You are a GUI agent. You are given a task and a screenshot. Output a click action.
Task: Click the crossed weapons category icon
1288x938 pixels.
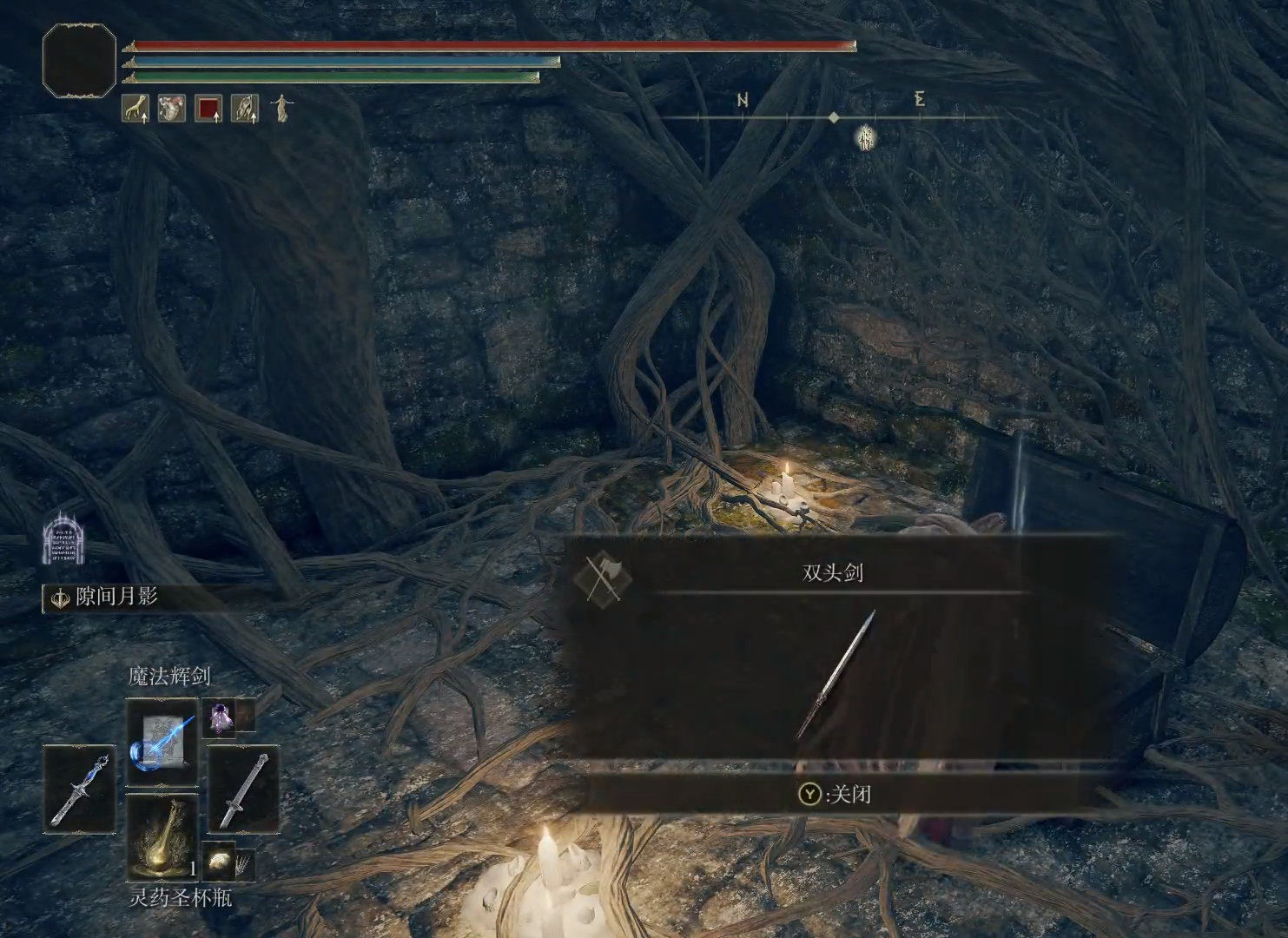pyautogui.click(x=603, y=578)
